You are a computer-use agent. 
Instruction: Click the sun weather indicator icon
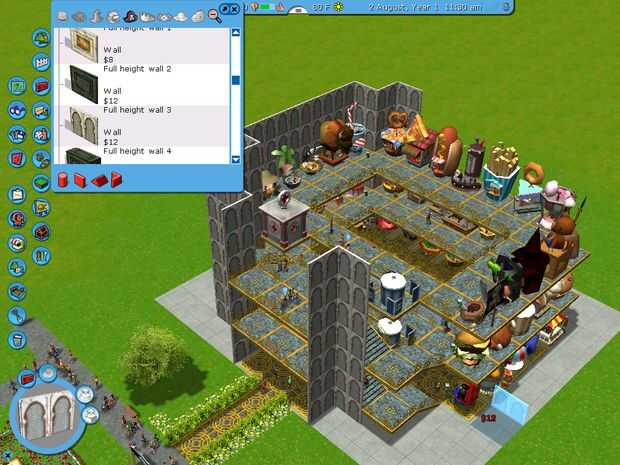coord(337,7)
